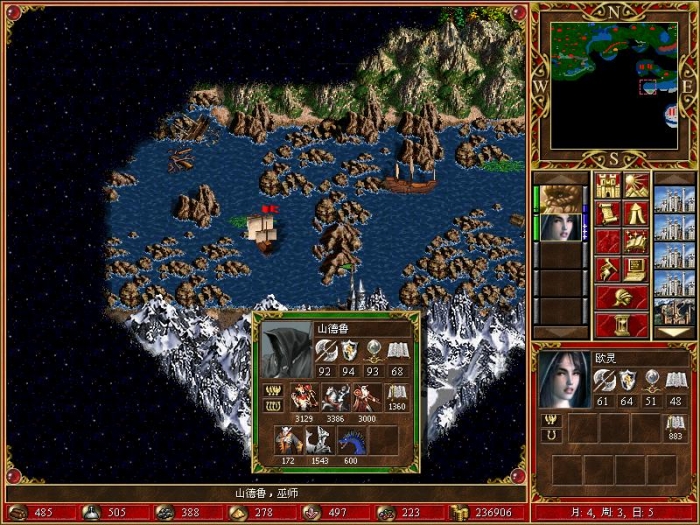Click the town list's up arrow

point(673,178)
